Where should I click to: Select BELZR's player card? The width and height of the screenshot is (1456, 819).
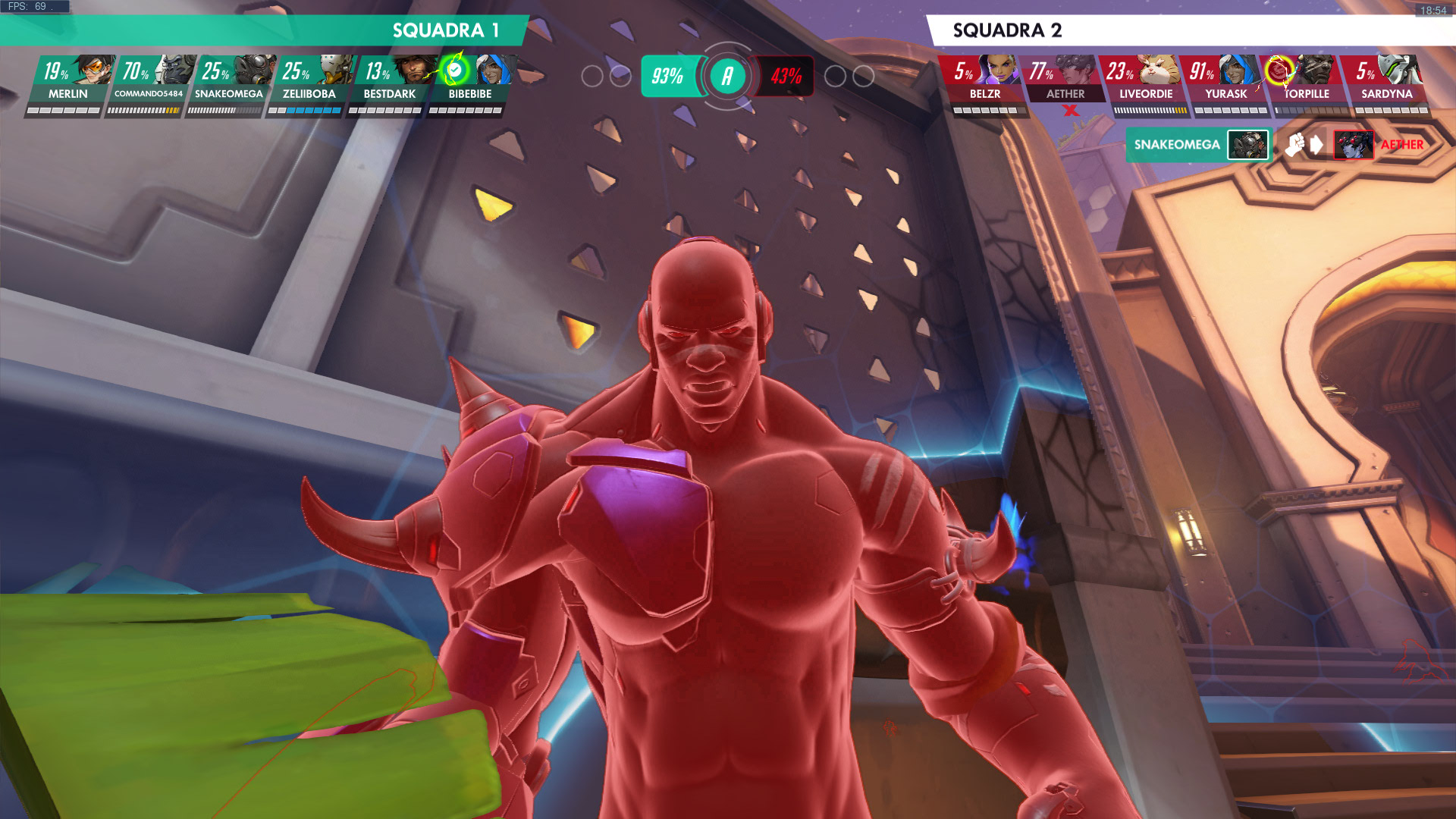point(984,82)
